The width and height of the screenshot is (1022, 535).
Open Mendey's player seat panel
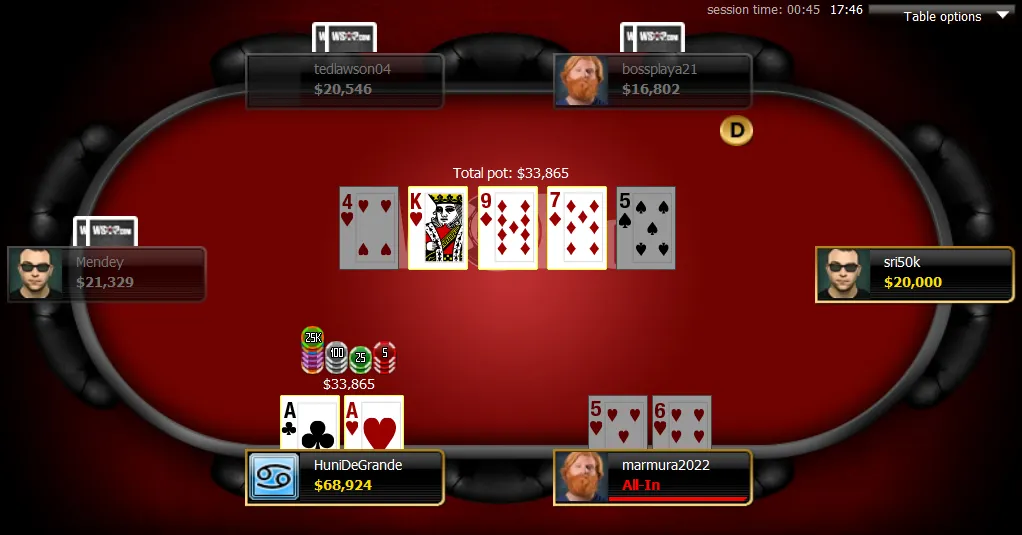point(107,274)
